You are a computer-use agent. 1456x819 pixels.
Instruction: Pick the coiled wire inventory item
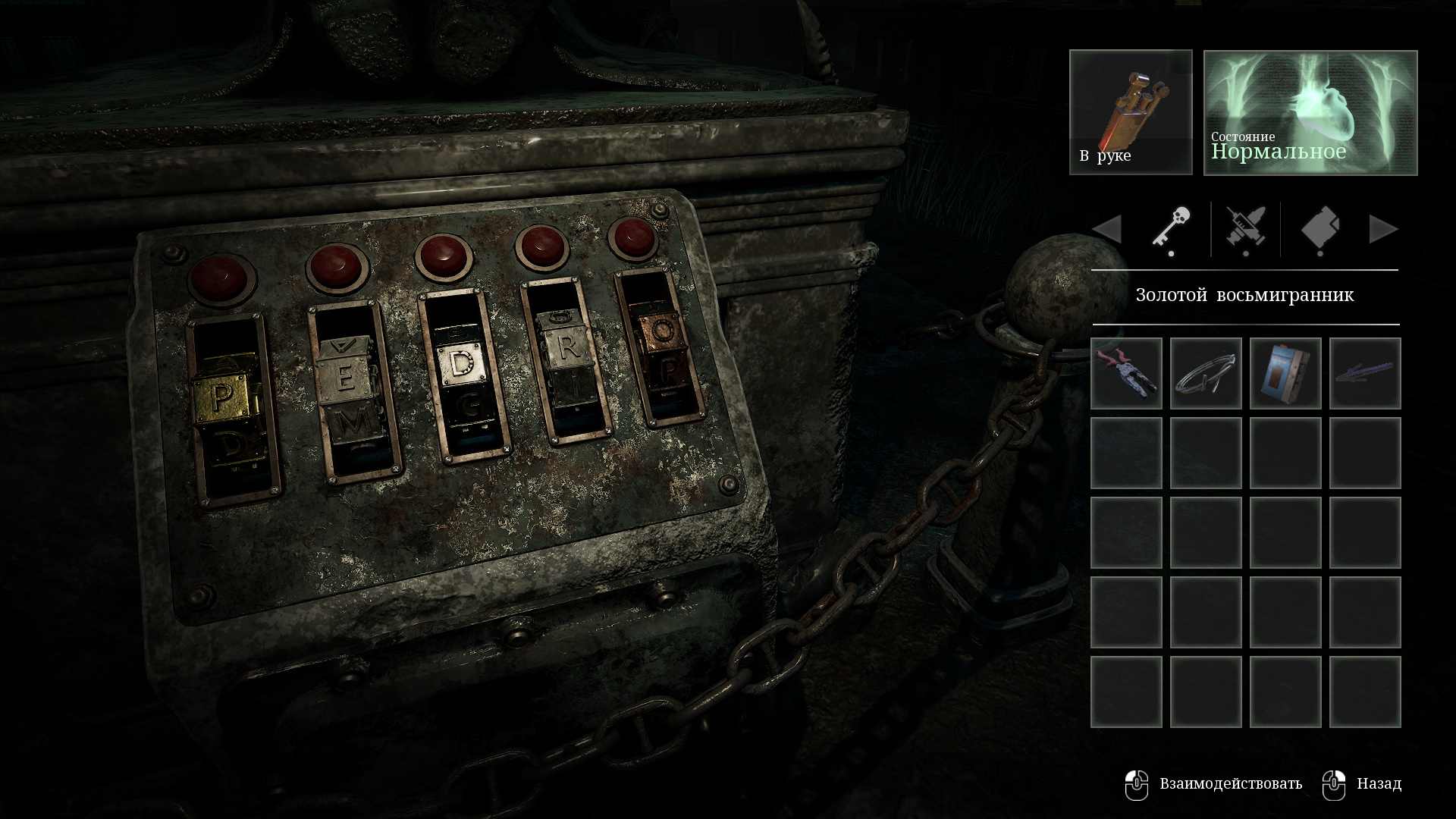(x=1206, y=373)
